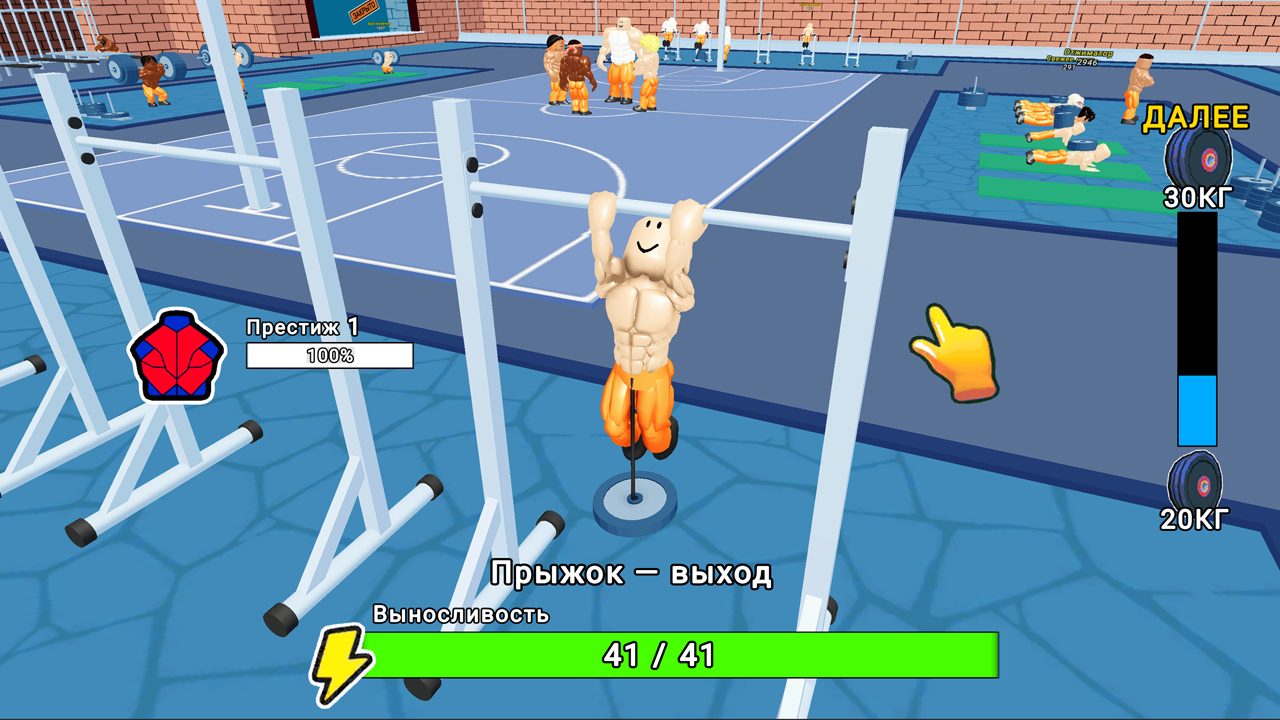Image resolution: width=1280 pixels, height=720 pixels.
Task: Click the 30КГ weight plate icon
Action: [1197, 155]
